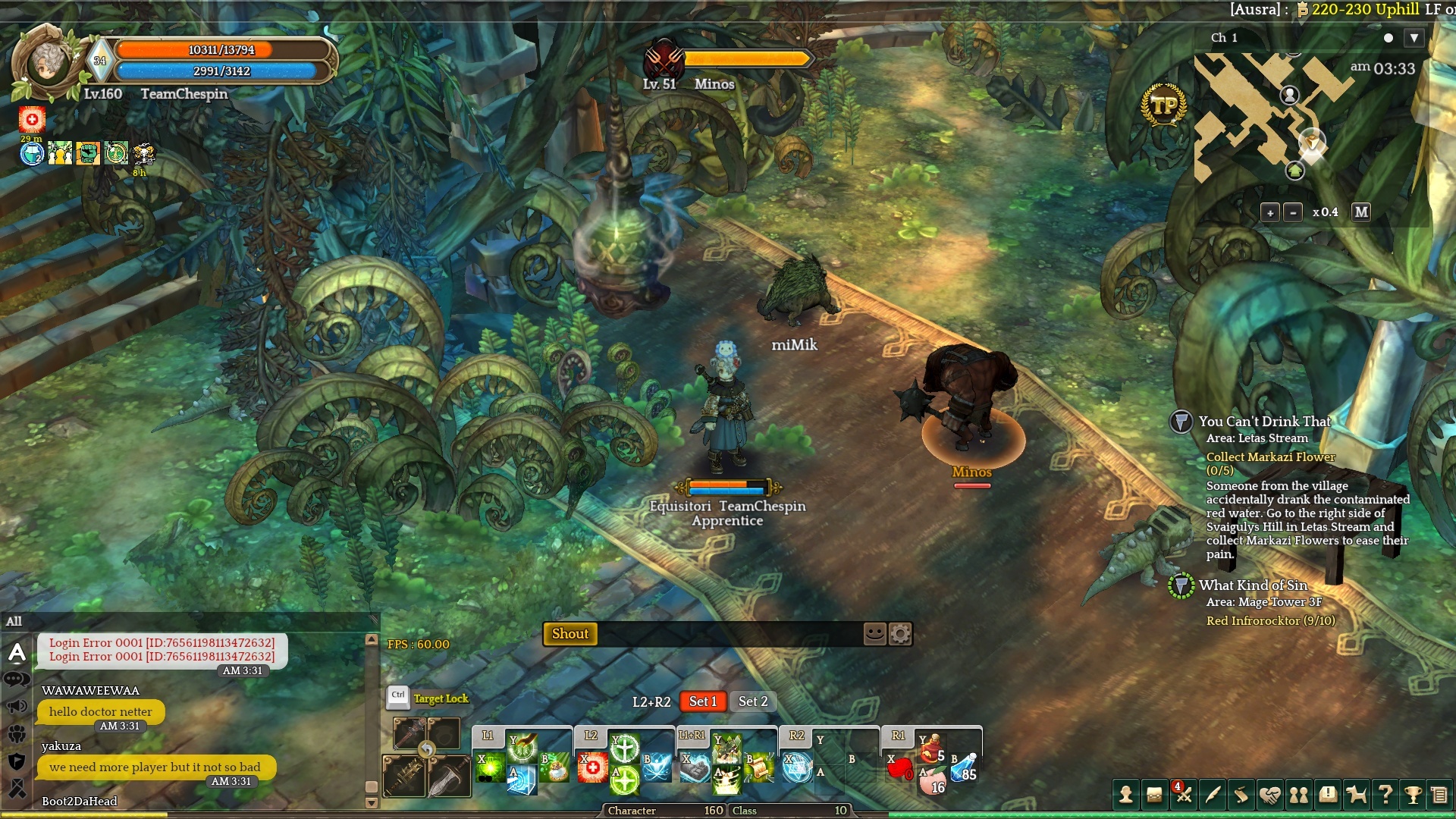Select the What Kind of Sin quest

[x=1253, y=585]
